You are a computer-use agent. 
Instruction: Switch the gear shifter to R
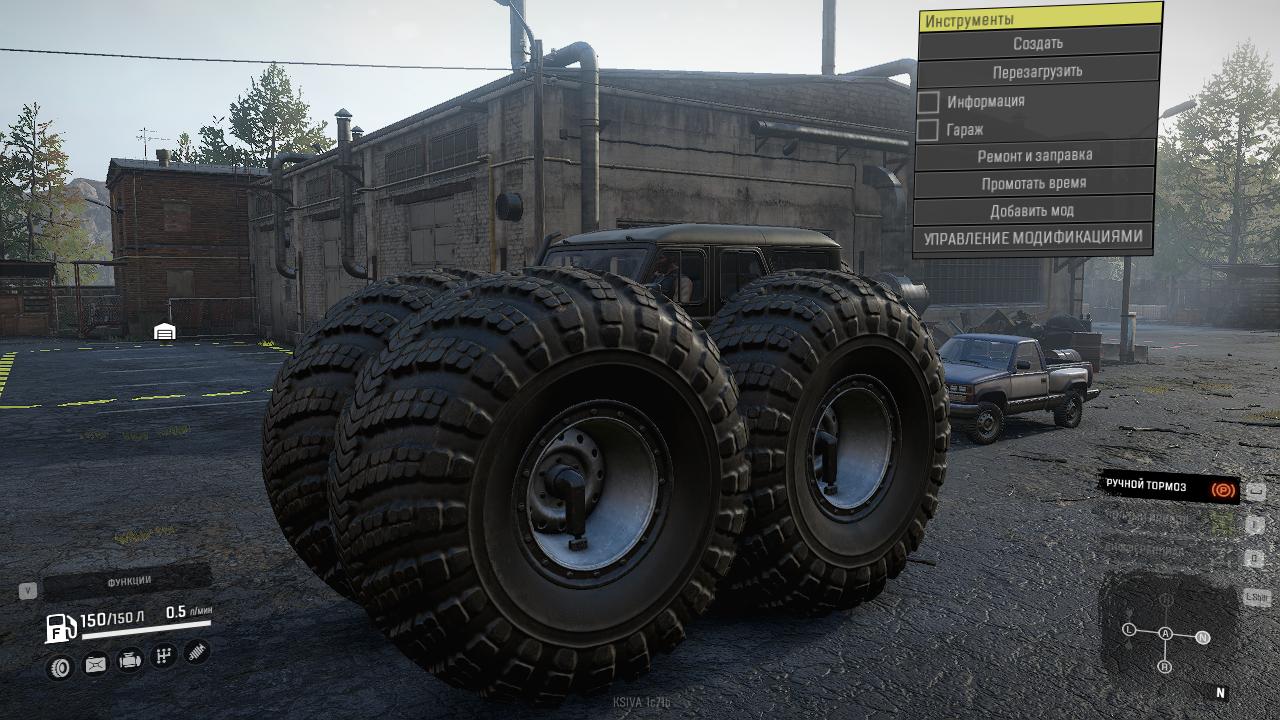tap(1164, 666)
